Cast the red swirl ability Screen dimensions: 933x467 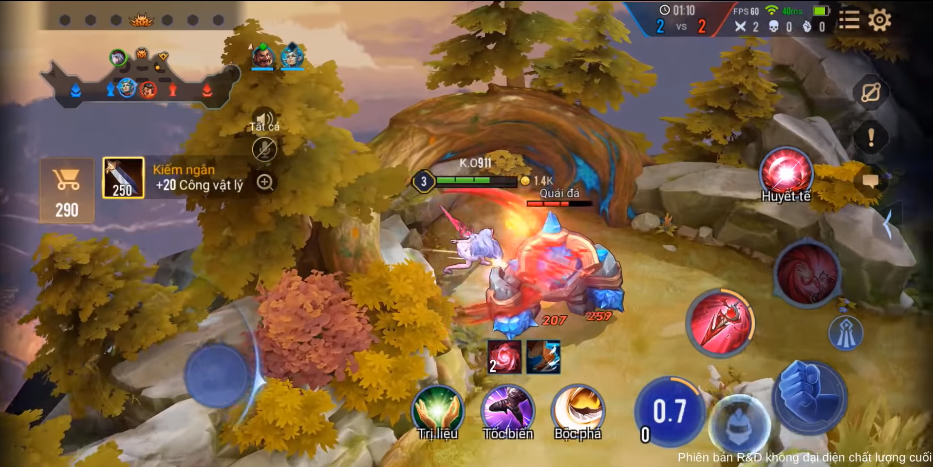pos(806,272)
